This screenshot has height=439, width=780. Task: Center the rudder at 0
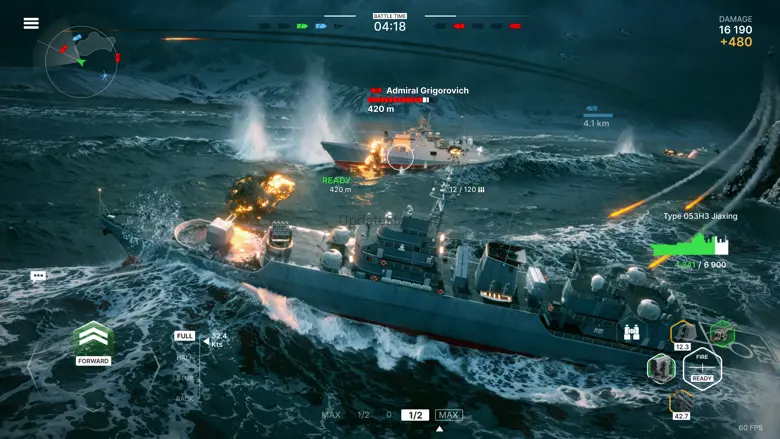(389, 415)
